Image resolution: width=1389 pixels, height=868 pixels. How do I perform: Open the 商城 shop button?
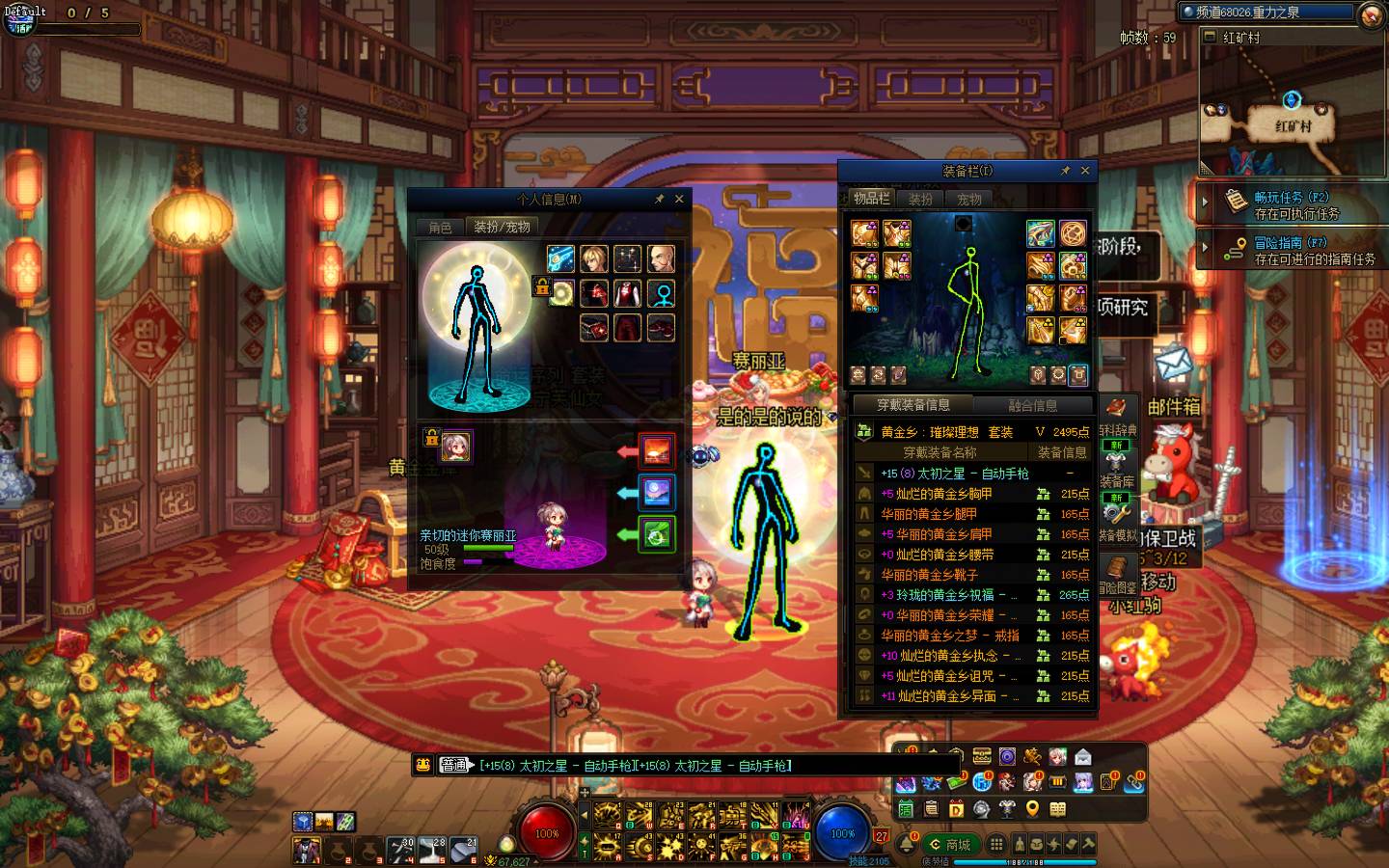pyautogui.click(x=949, y=844)
